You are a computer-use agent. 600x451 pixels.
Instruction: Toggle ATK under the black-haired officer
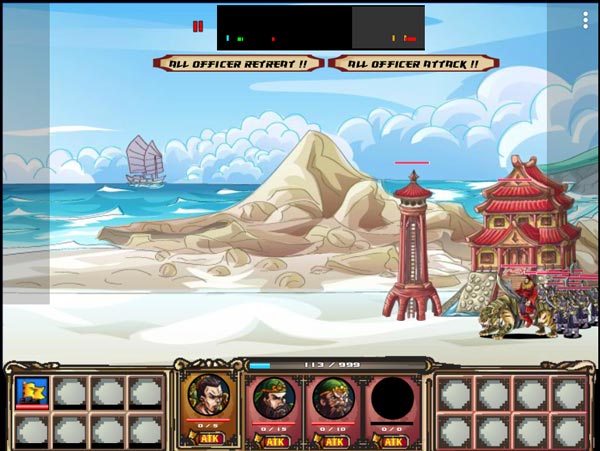point(210,439)
